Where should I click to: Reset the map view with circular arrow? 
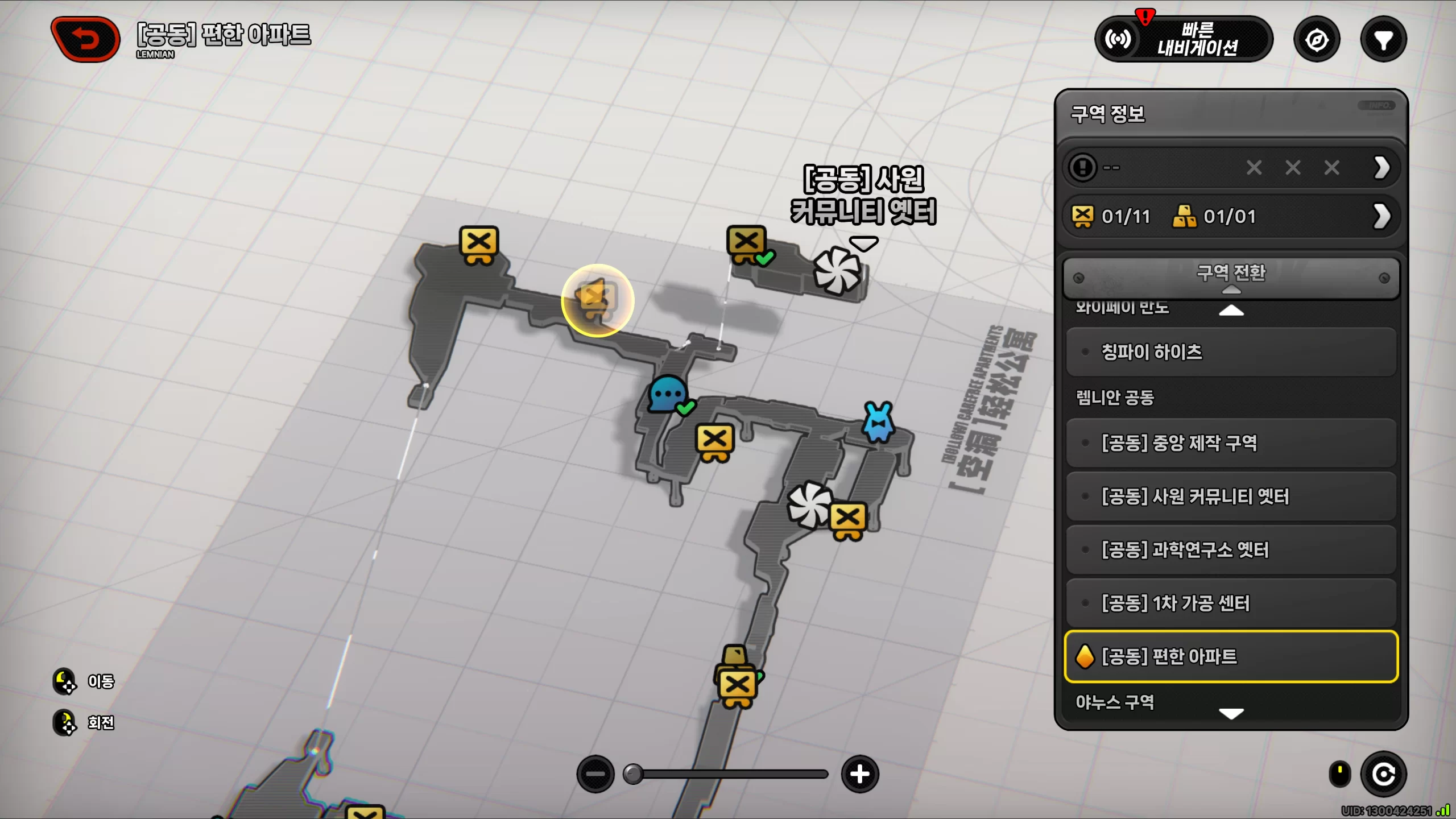click(x=1383, y=774)
